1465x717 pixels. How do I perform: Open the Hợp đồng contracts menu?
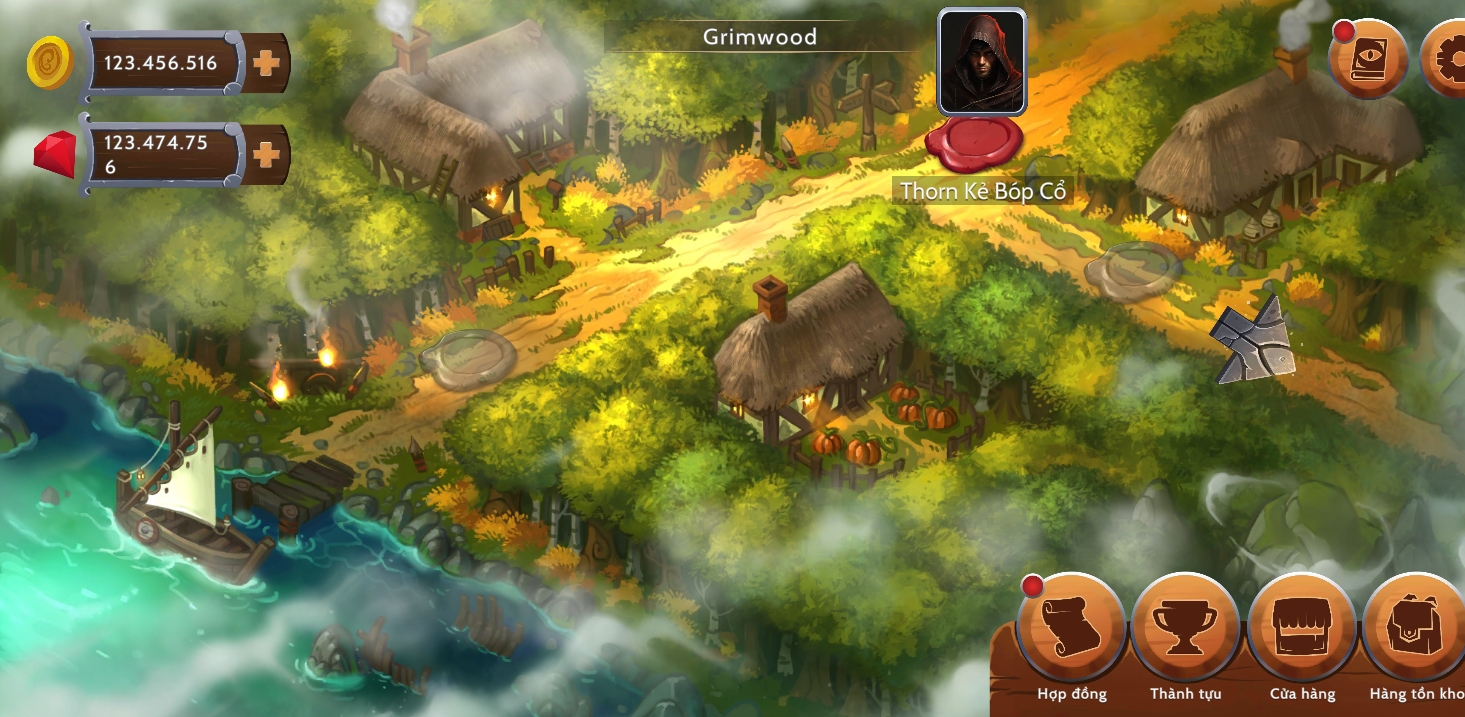pos(1071,628)
